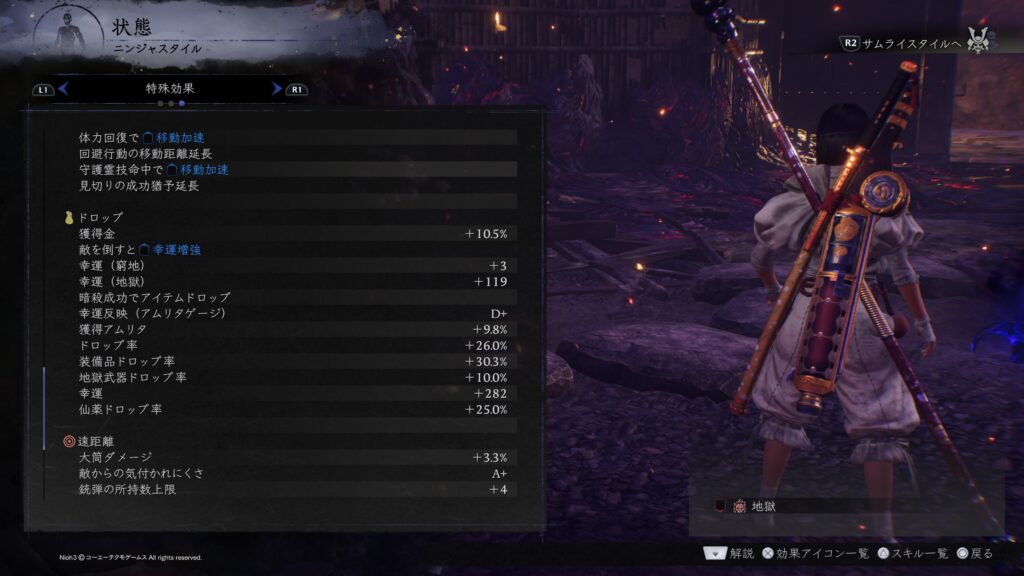Select the 敵からの気付かれにくさ row
The height and width of the screenshot is (576, 1024).
click(290, 473)
